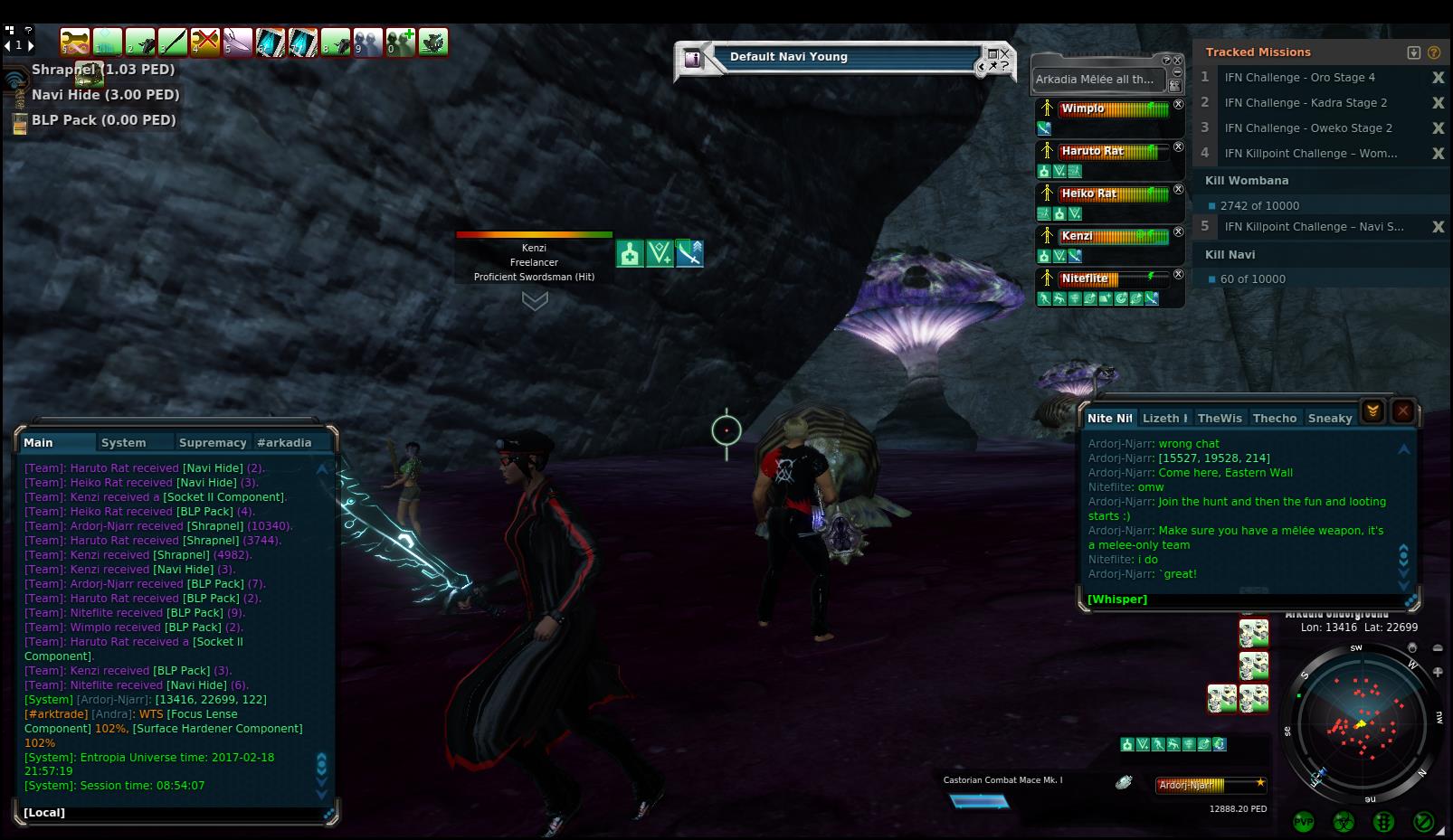This screenshot has width=1453, height=840.
Task: Remove Wimplo from the team list
Action: coord(1178,105)
